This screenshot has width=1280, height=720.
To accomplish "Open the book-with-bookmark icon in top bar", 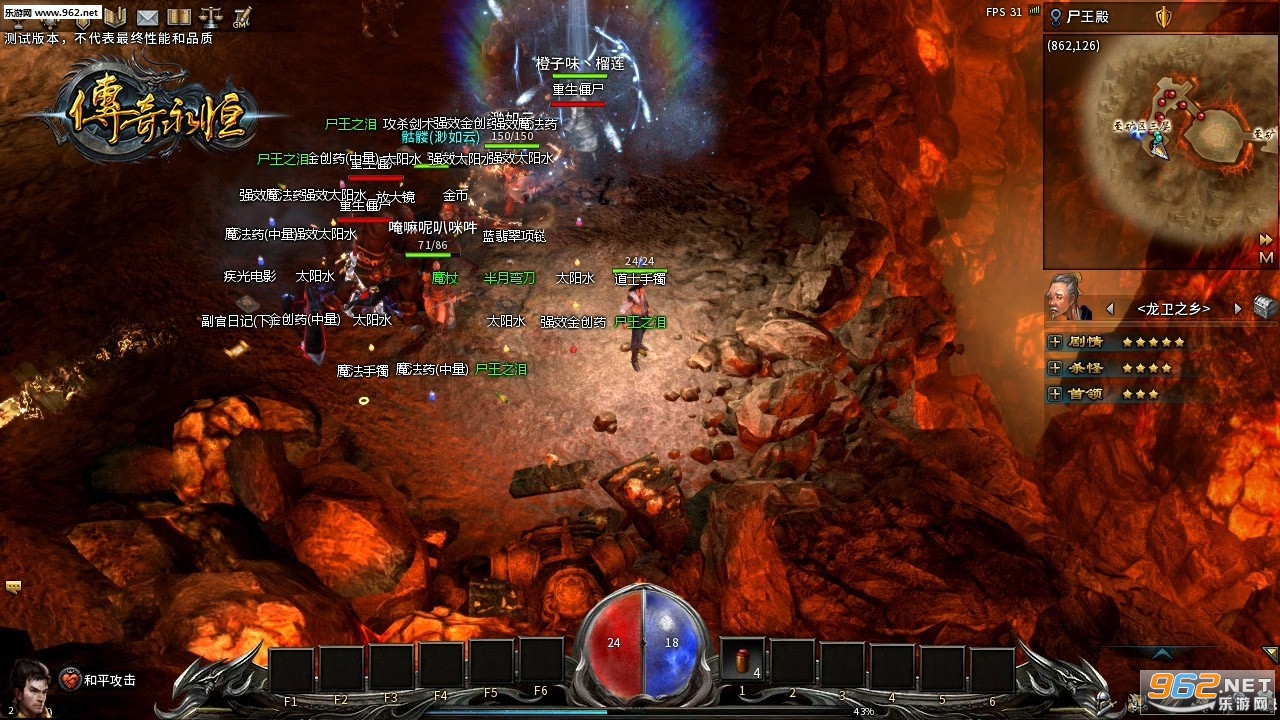I will pos(115,17).
